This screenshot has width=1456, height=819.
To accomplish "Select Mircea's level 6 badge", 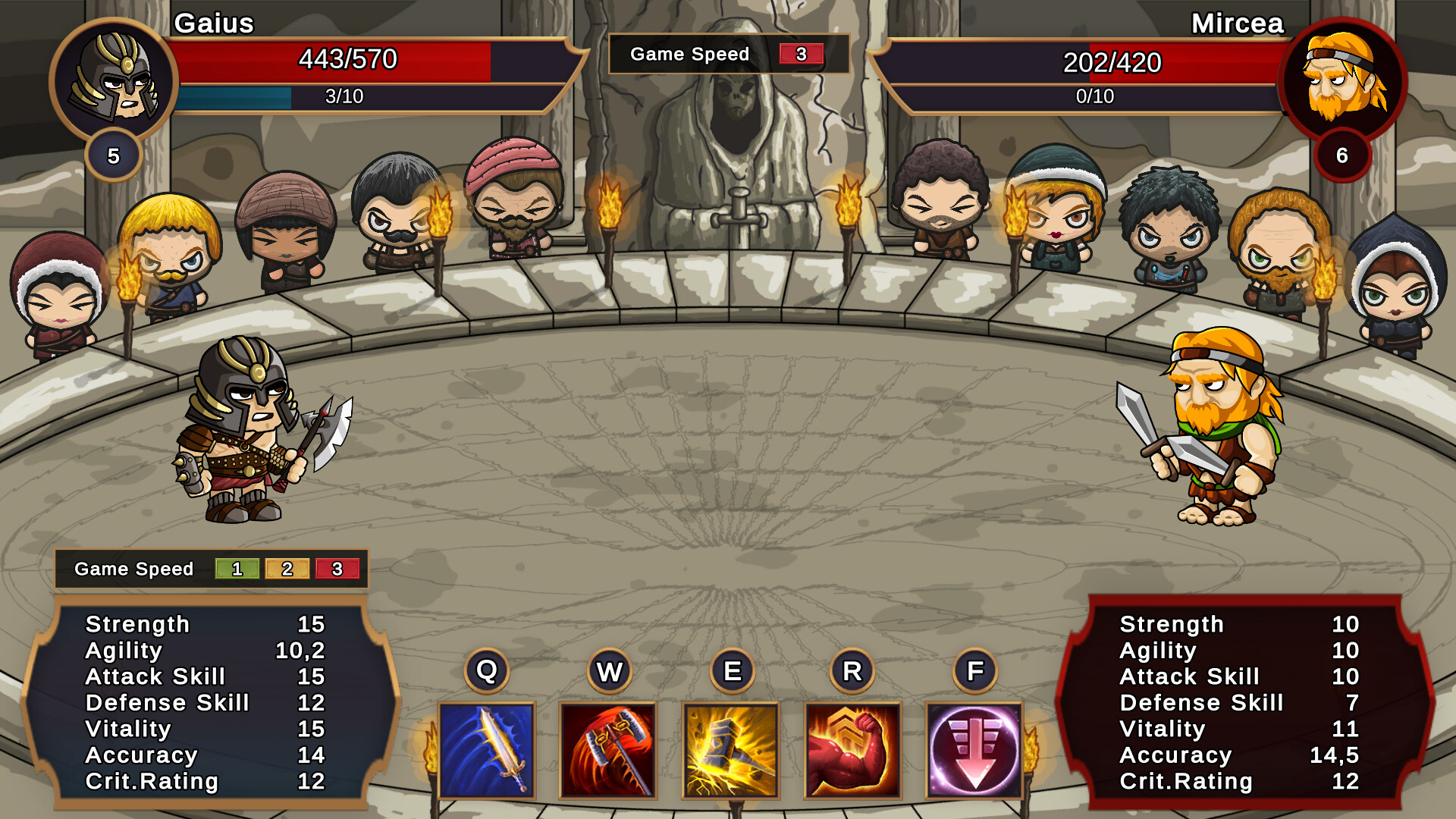I will [1341, 155].
